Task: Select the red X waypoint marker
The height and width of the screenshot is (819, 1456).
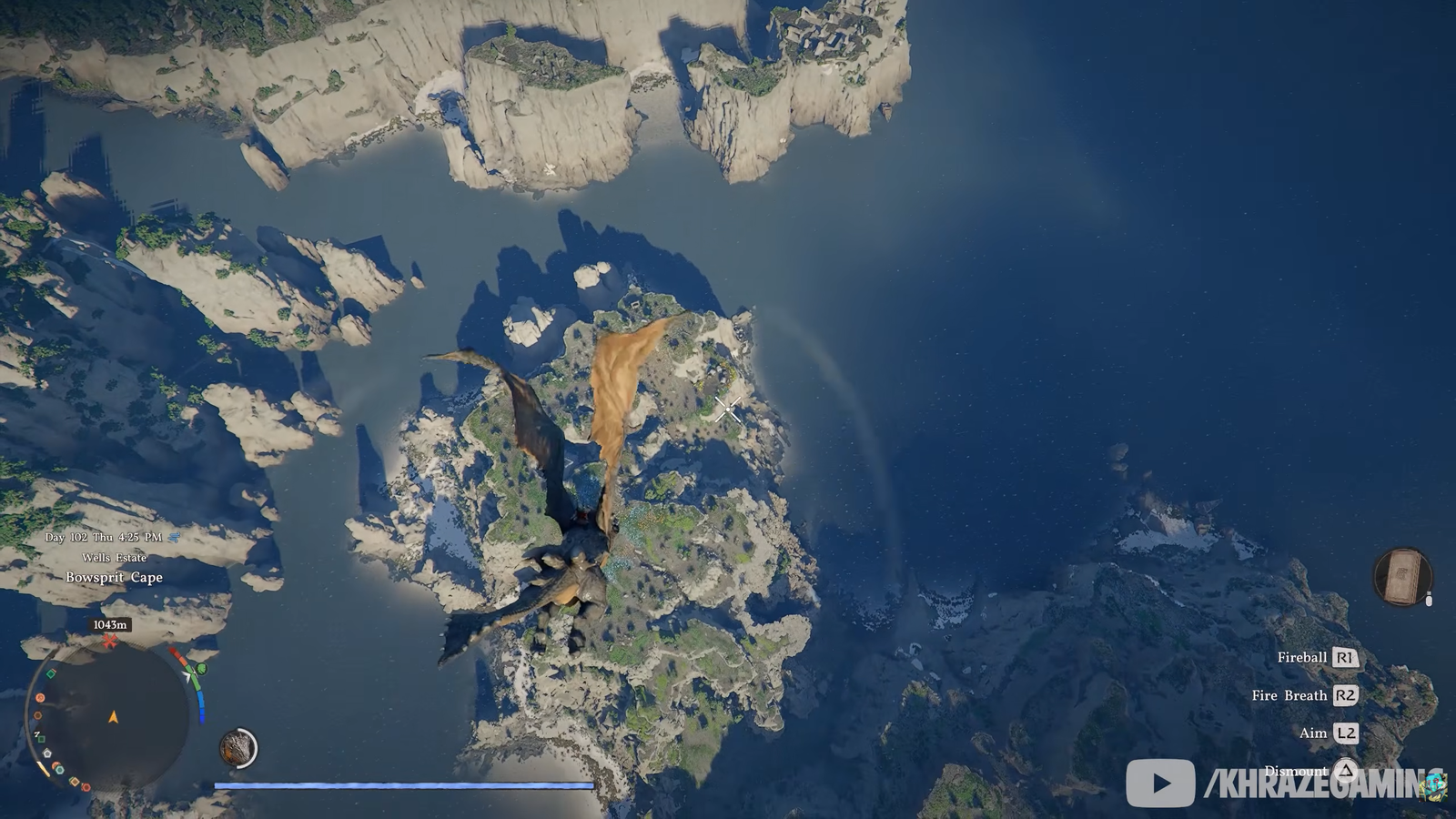Action: [x=110, y=642]
